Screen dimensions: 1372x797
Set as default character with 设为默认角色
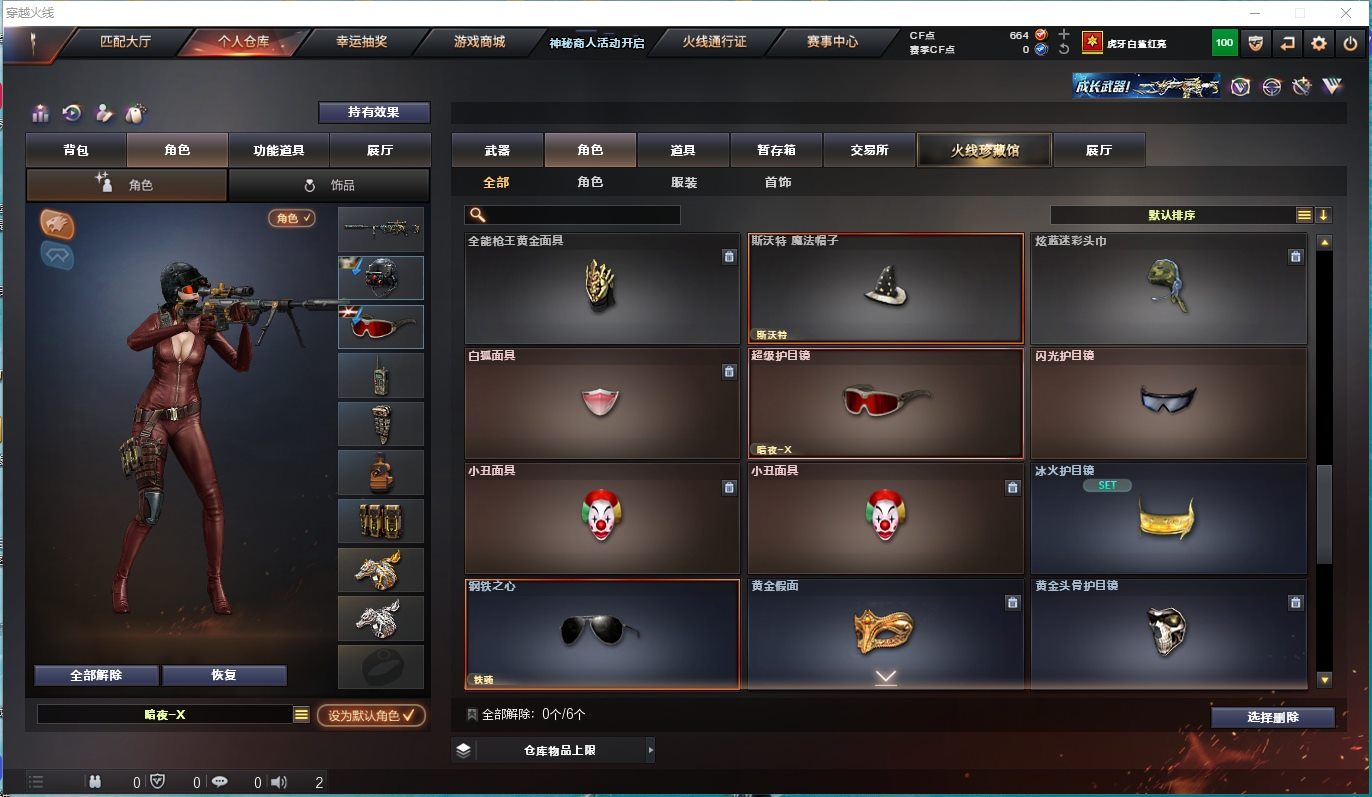point(371,715)
